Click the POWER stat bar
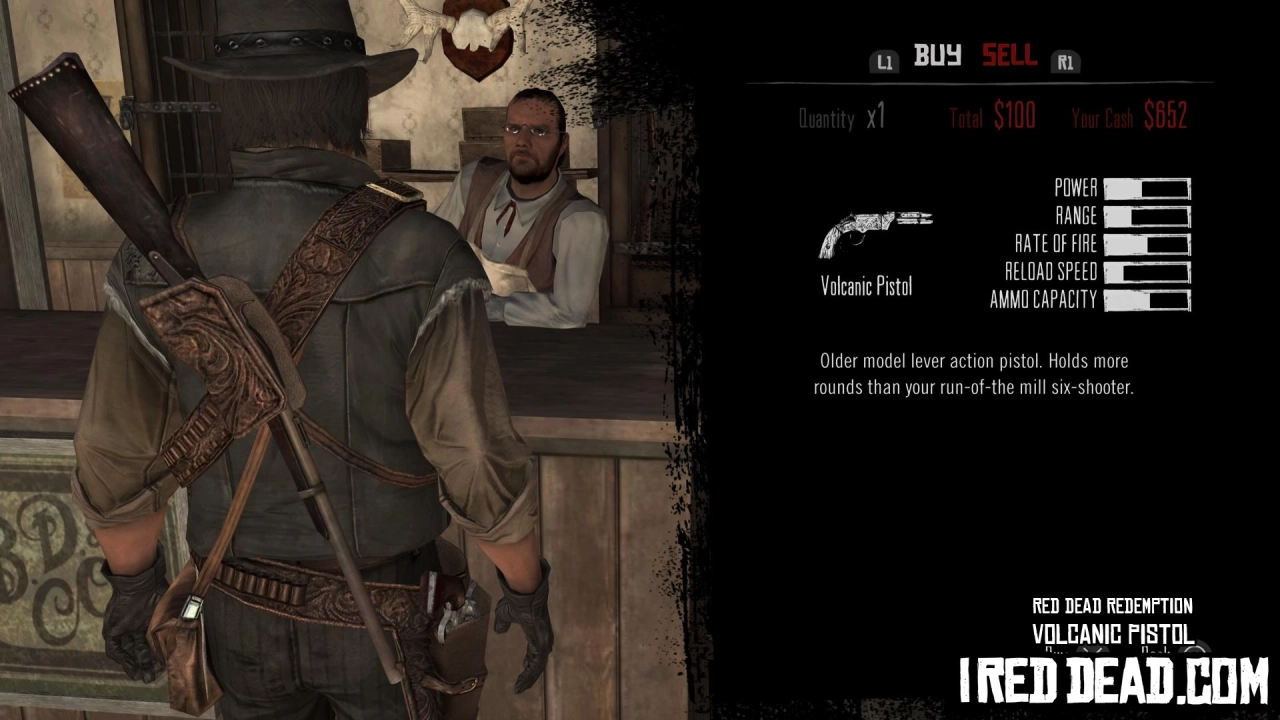 pos(1147,188)
